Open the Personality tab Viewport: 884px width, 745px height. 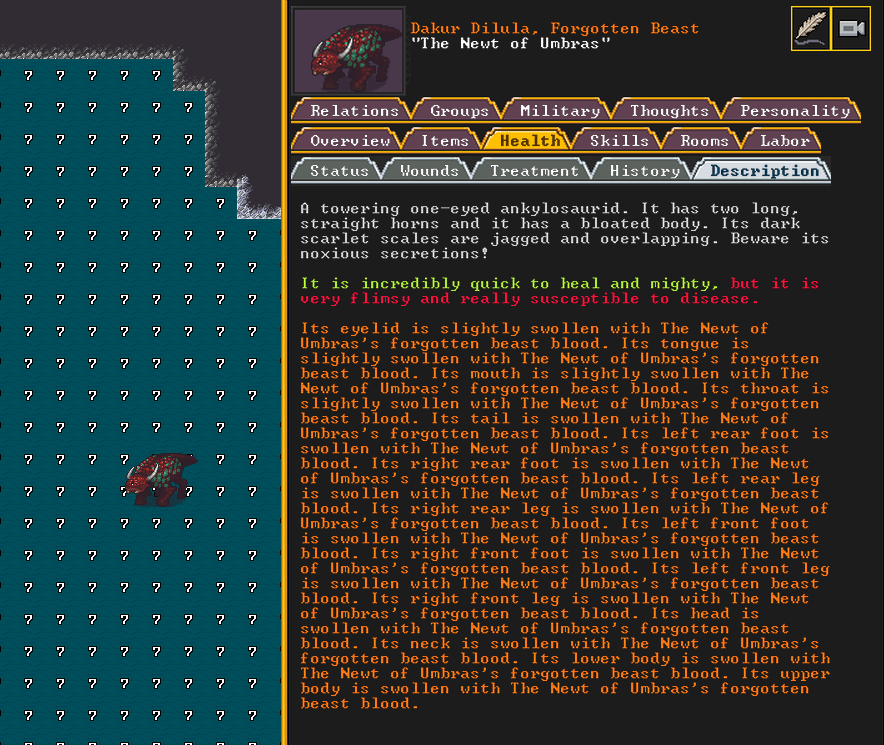[794, 111]
